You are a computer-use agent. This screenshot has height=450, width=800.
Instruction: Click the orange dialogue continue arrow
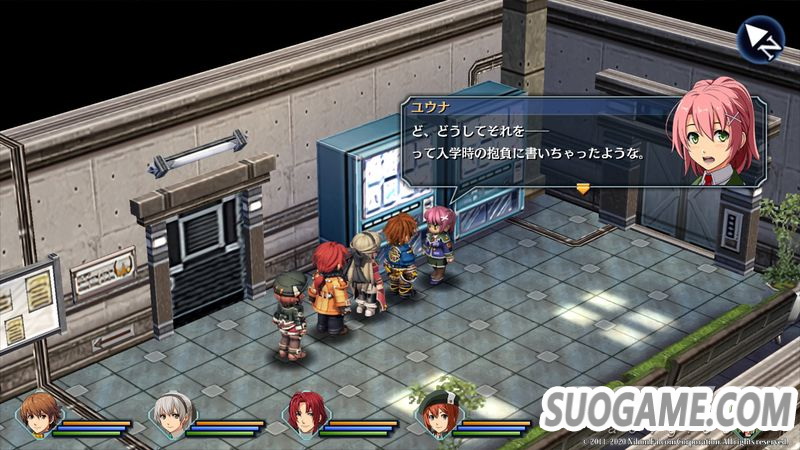pos(583,187)
